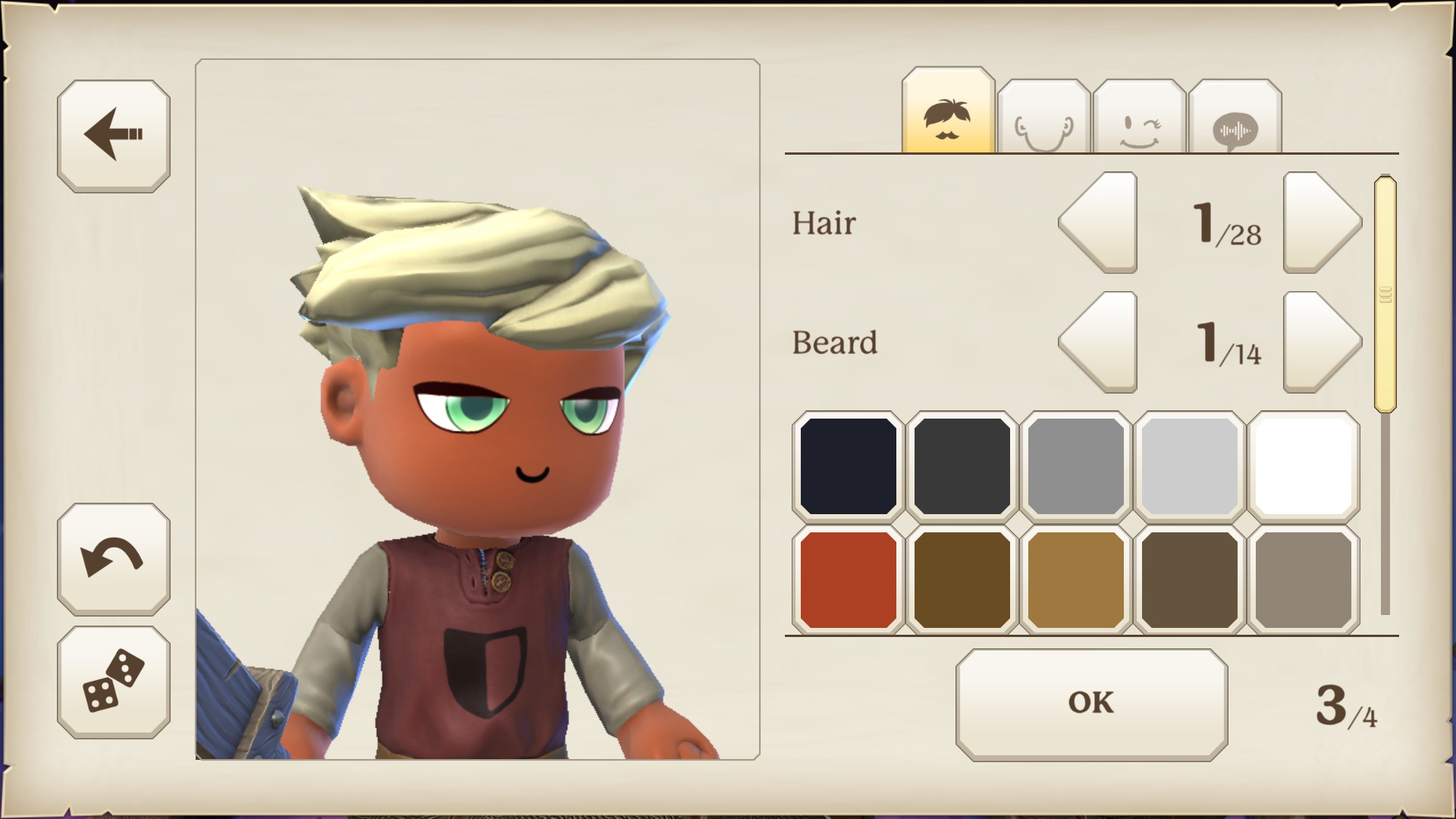
Task: Select the dark charcoal gray swatch
Action: (962, 466)
